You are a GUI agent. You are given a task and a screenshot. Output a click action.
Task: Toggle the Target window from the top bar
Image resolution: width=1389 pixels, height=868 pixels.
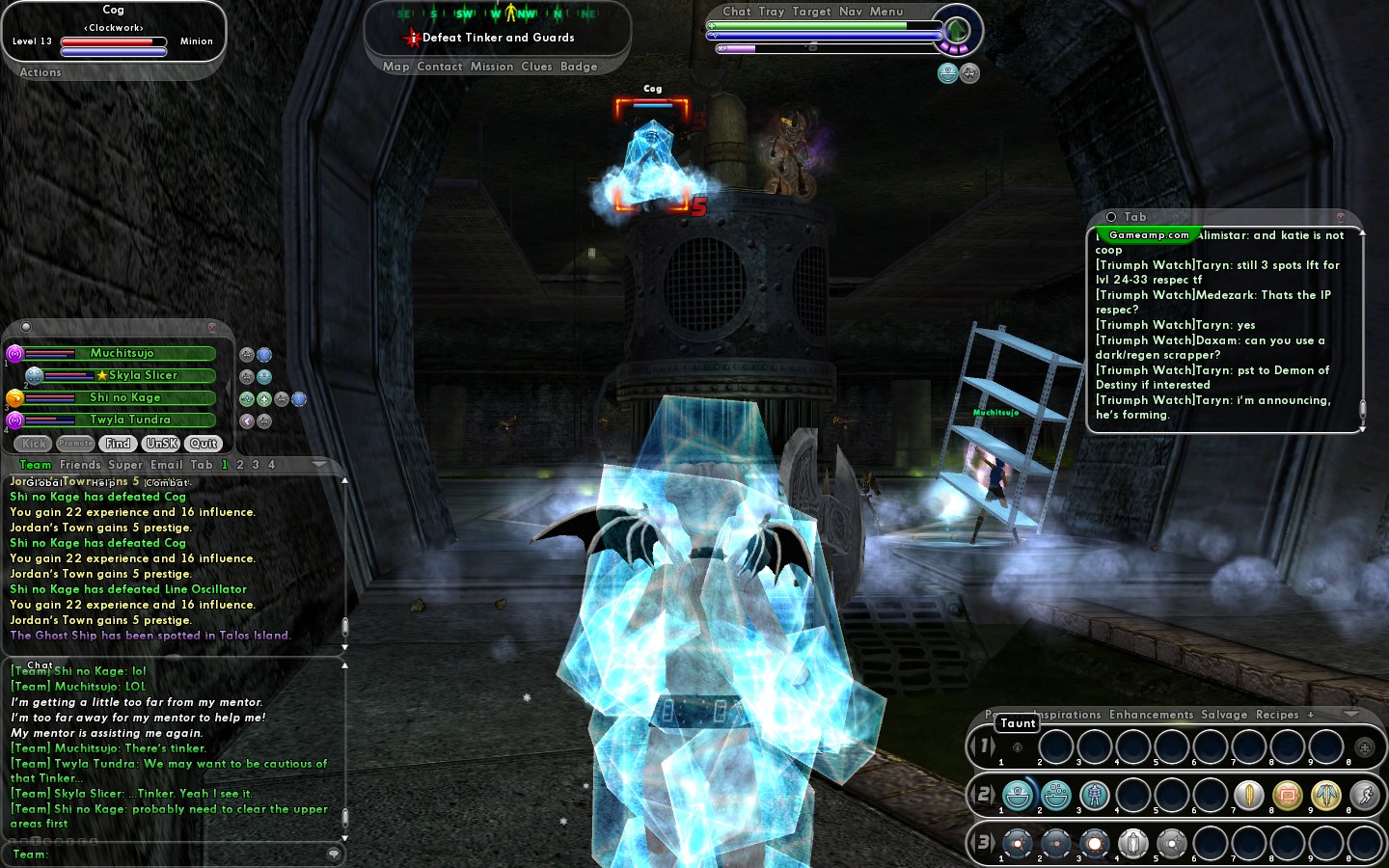click(x=811, y=12)
